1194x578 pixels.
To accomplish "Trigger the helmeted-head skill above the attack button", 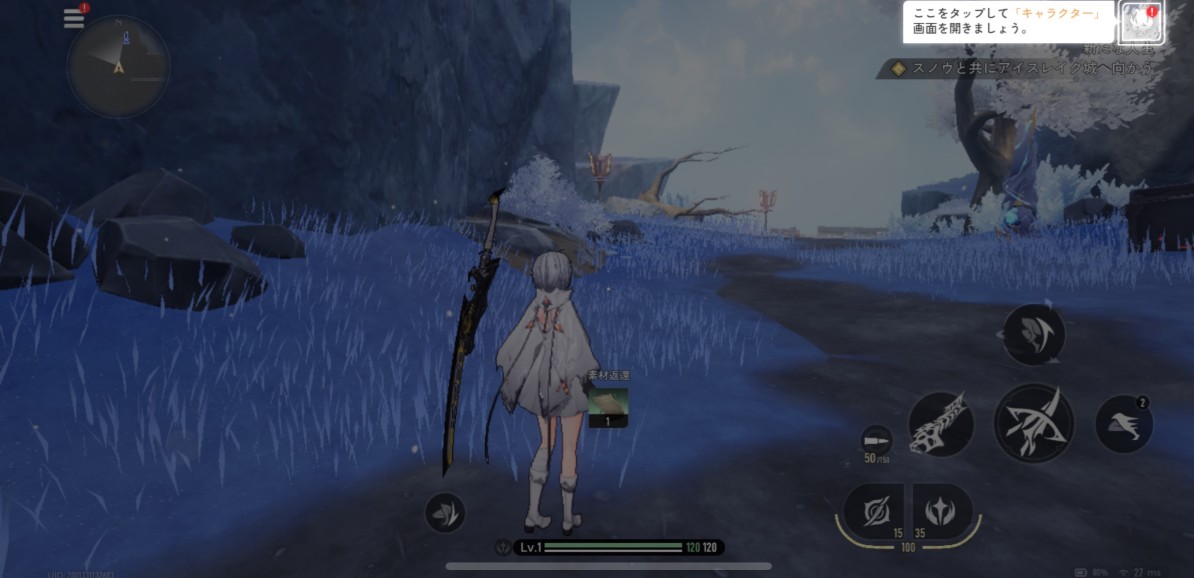I will (1033, 335).
